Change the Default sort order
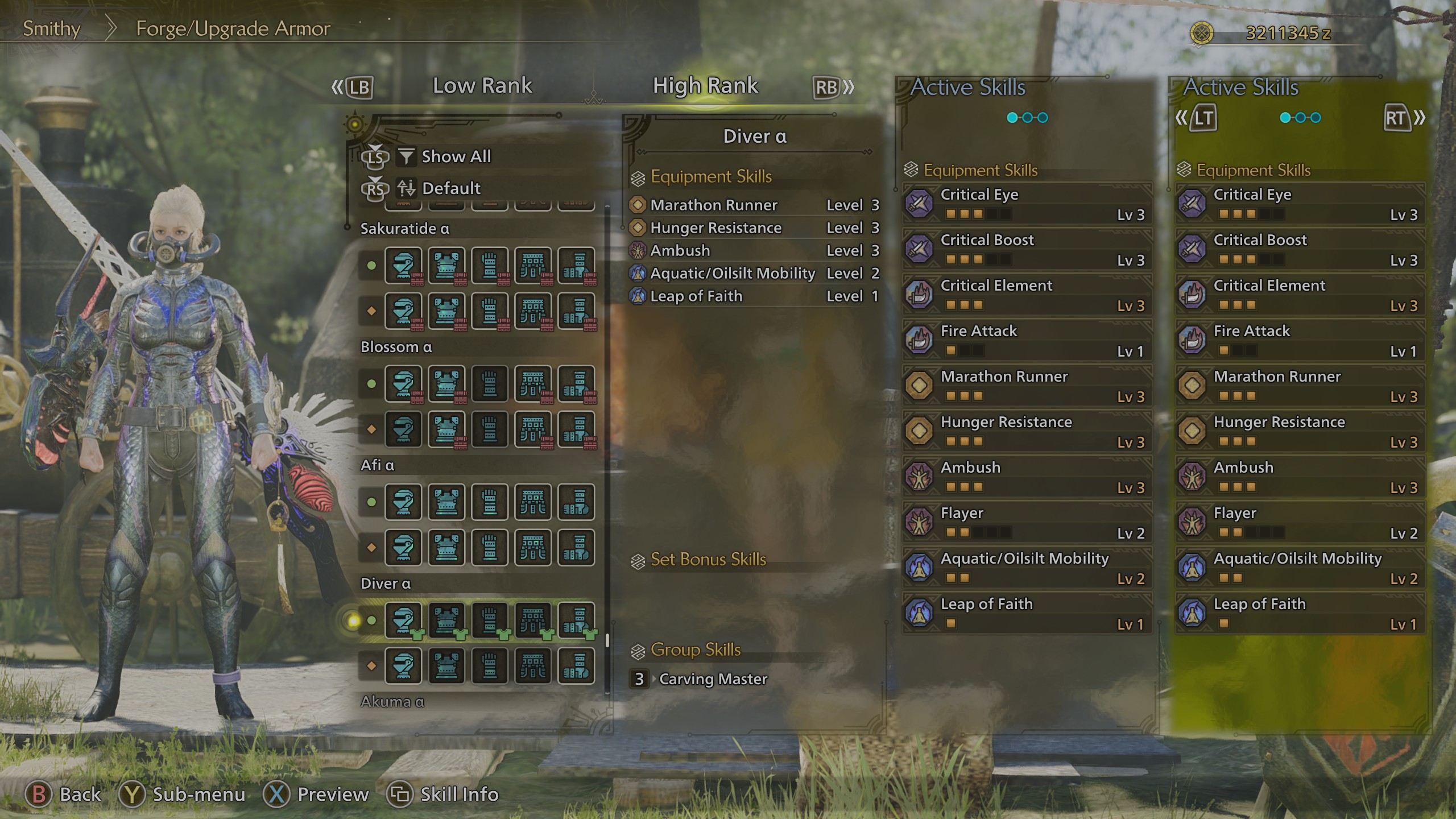1456x819 pixels. (451, 188)
